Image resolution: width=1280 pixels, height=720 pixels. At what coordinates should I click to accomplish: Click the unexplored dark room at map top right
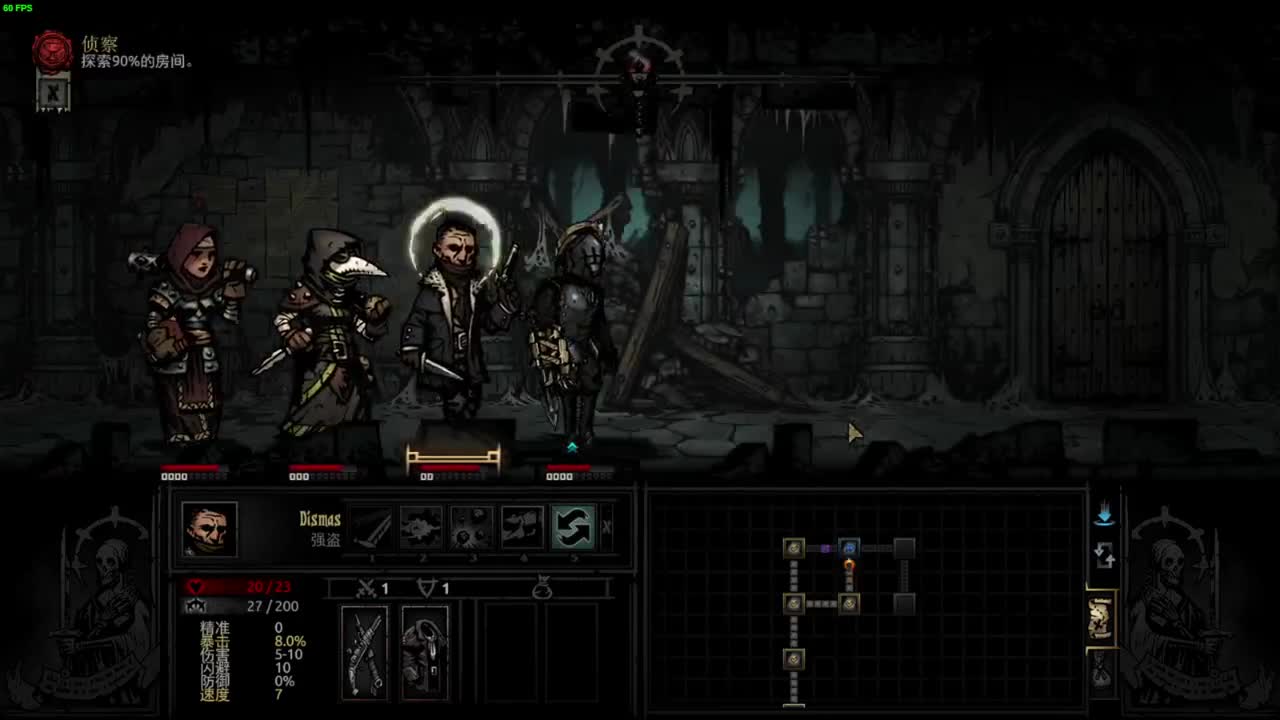(904, 548)
